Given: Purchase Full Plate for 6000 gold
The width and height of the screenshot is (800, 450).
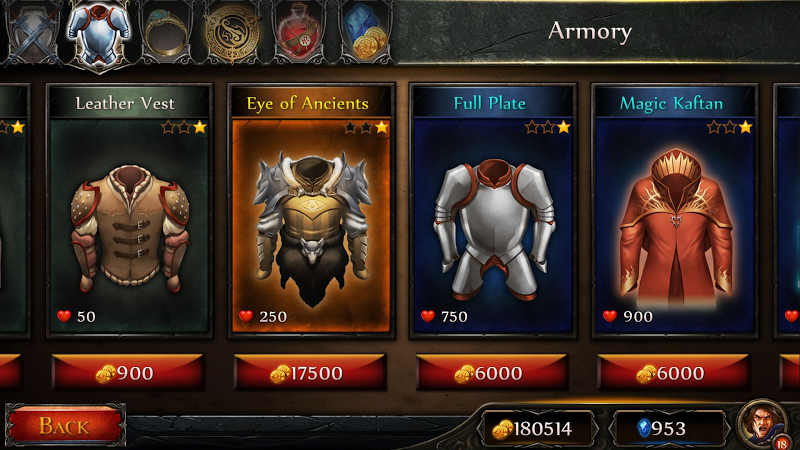Looking at the screenshot, I should 493,373.
